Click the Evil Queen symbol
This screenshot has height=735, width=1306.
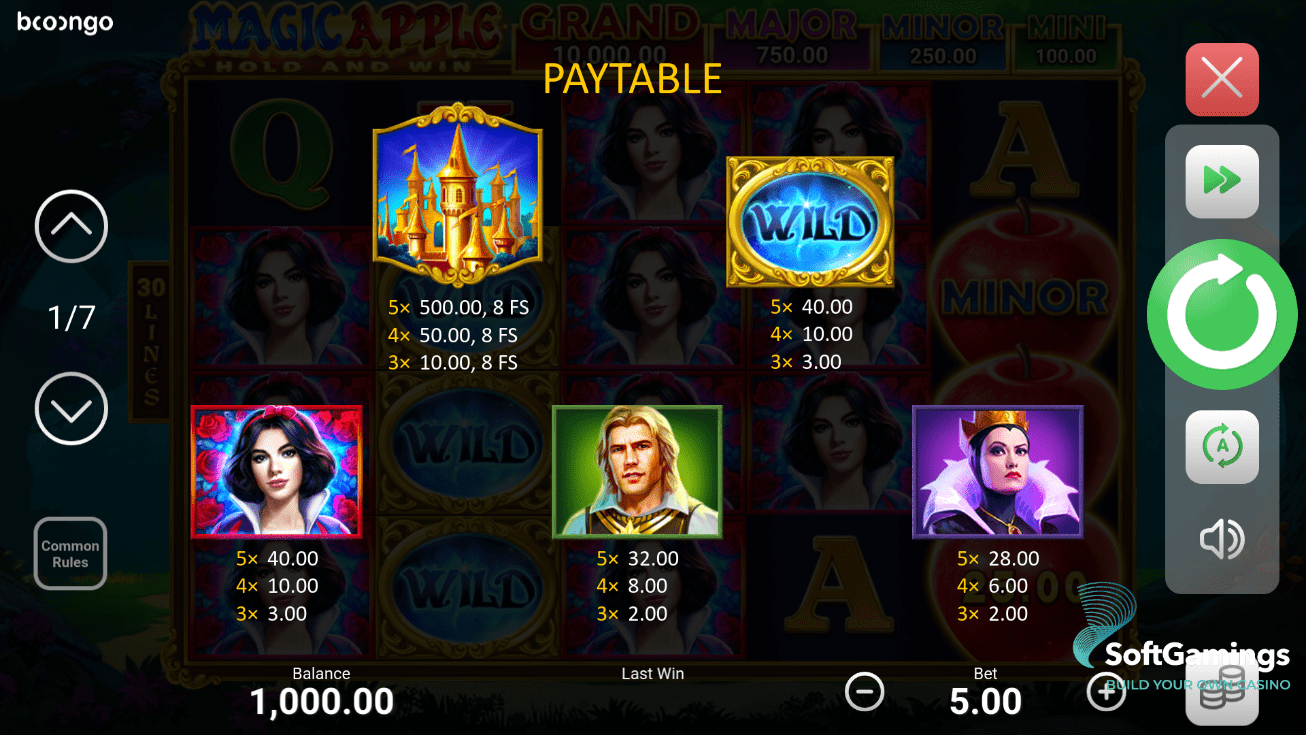click(x=997, y=471)
